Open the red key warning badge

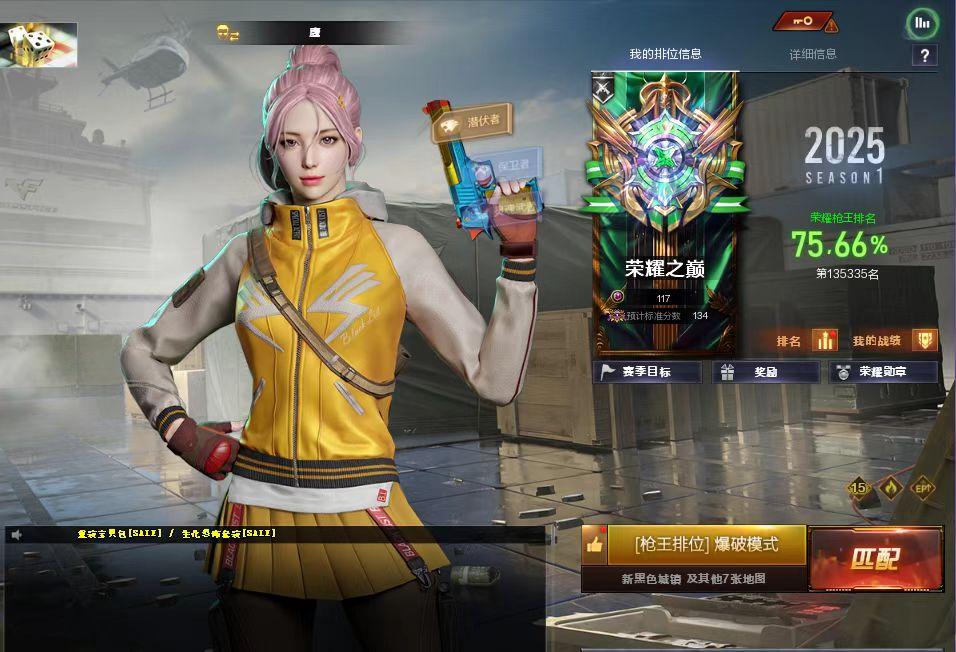click(x=805, y=21)
